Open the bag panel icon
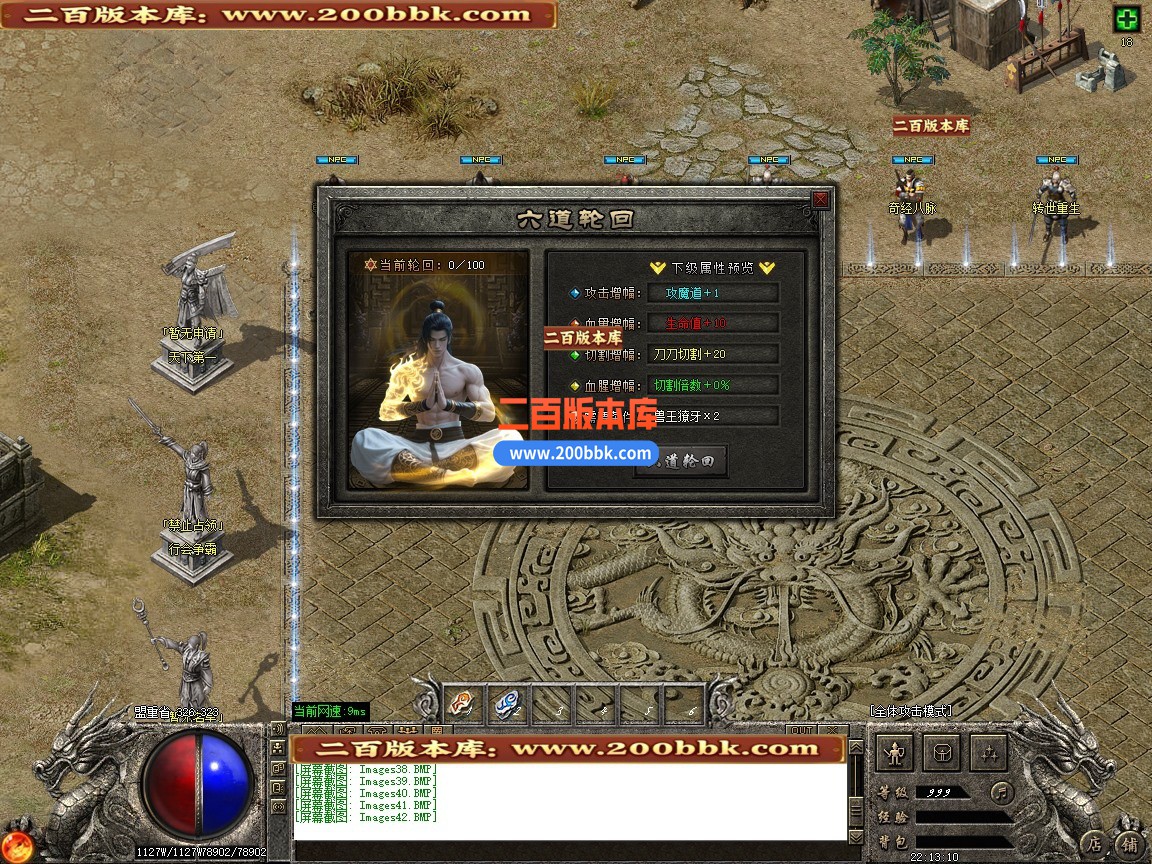This screenshot has width=1152, height=864. pyautogui.click(x=940, y=752)
